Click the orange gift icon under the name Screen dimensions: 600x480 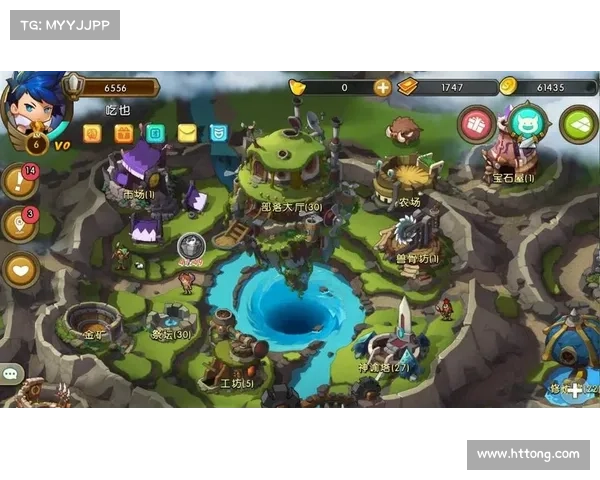[123, 133]
